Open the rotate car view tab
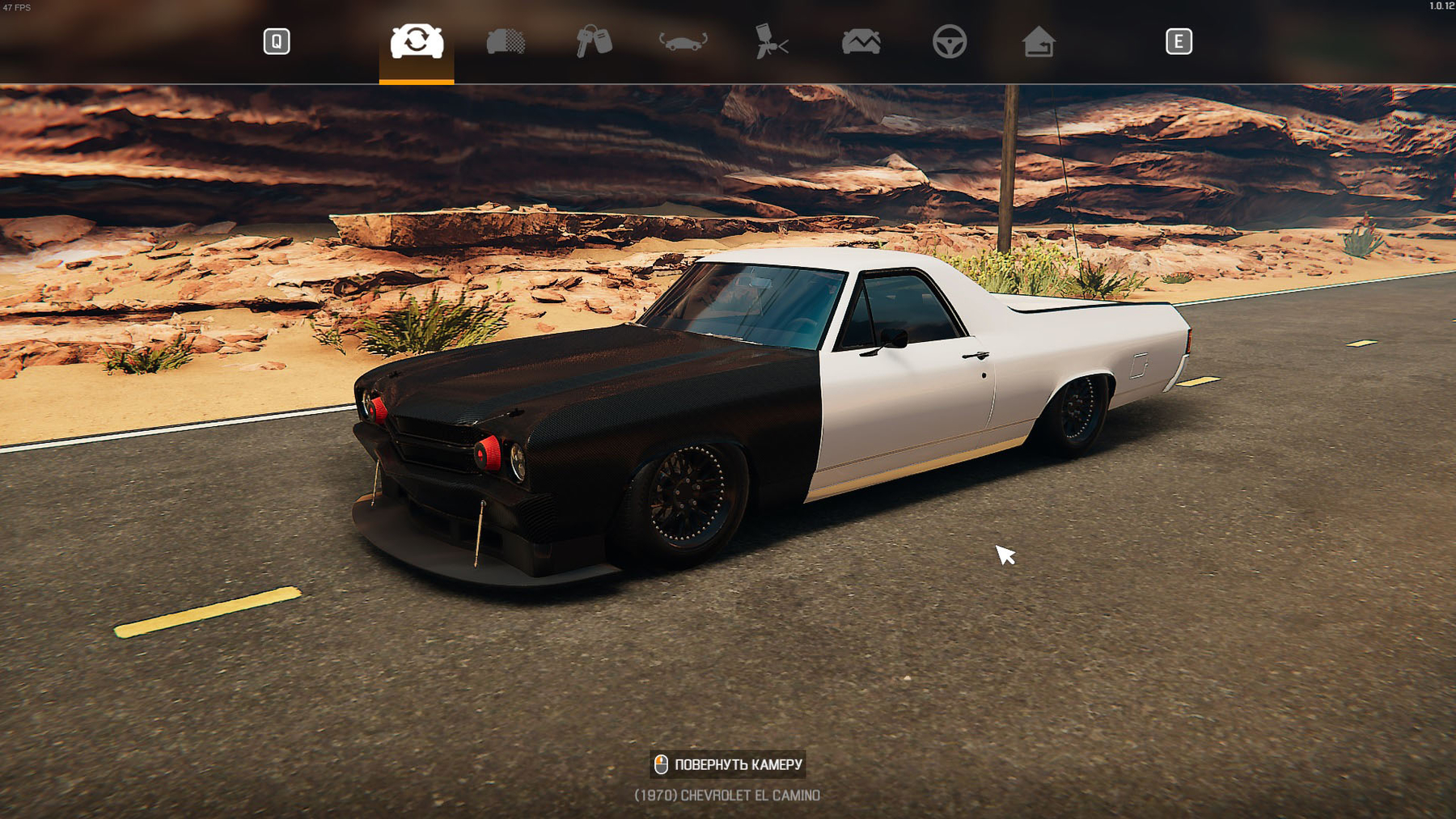Viewport: 1456px width, 819px height. point(683,41)
